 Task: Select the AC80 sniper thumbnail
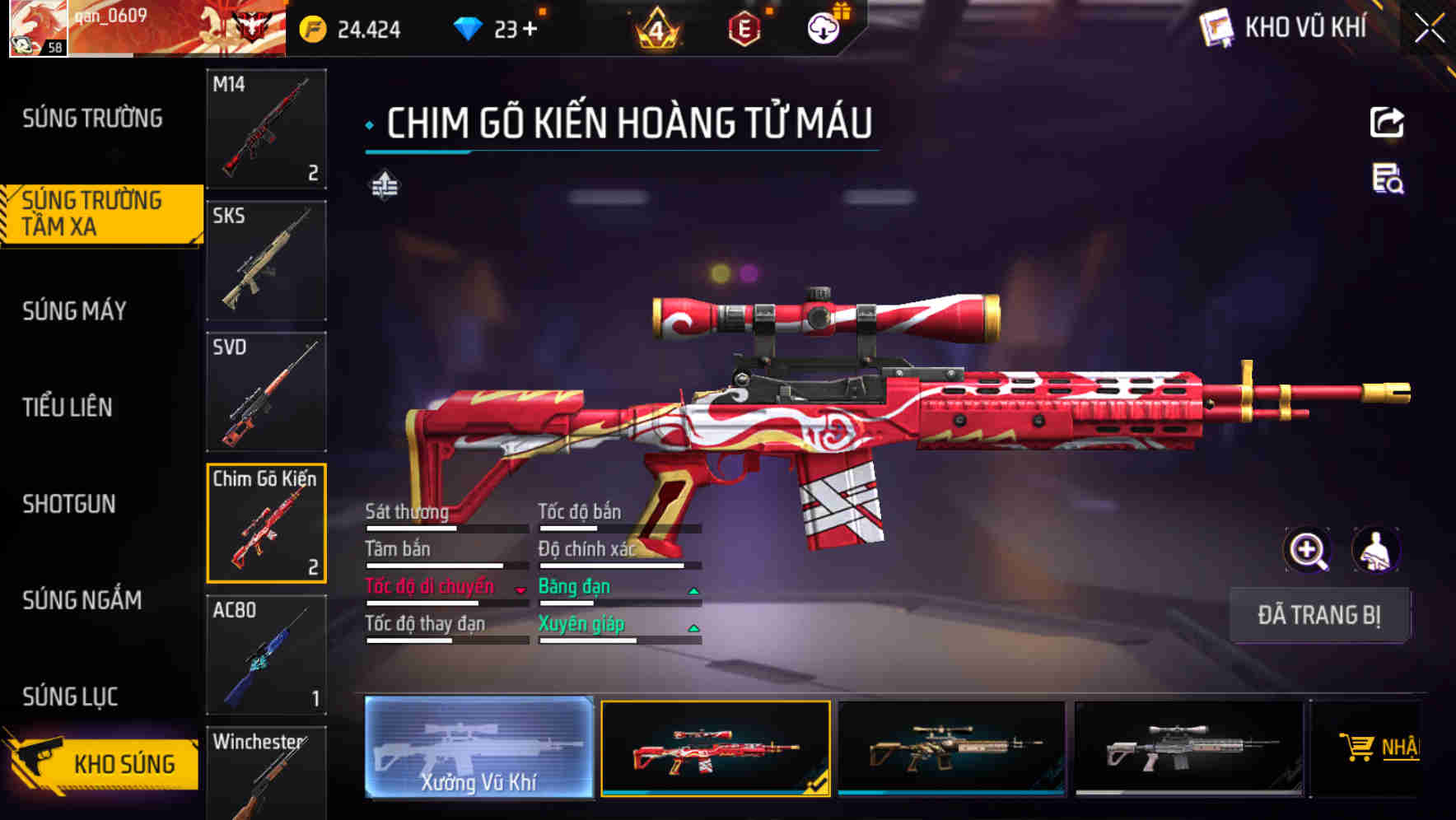(265, 655)
